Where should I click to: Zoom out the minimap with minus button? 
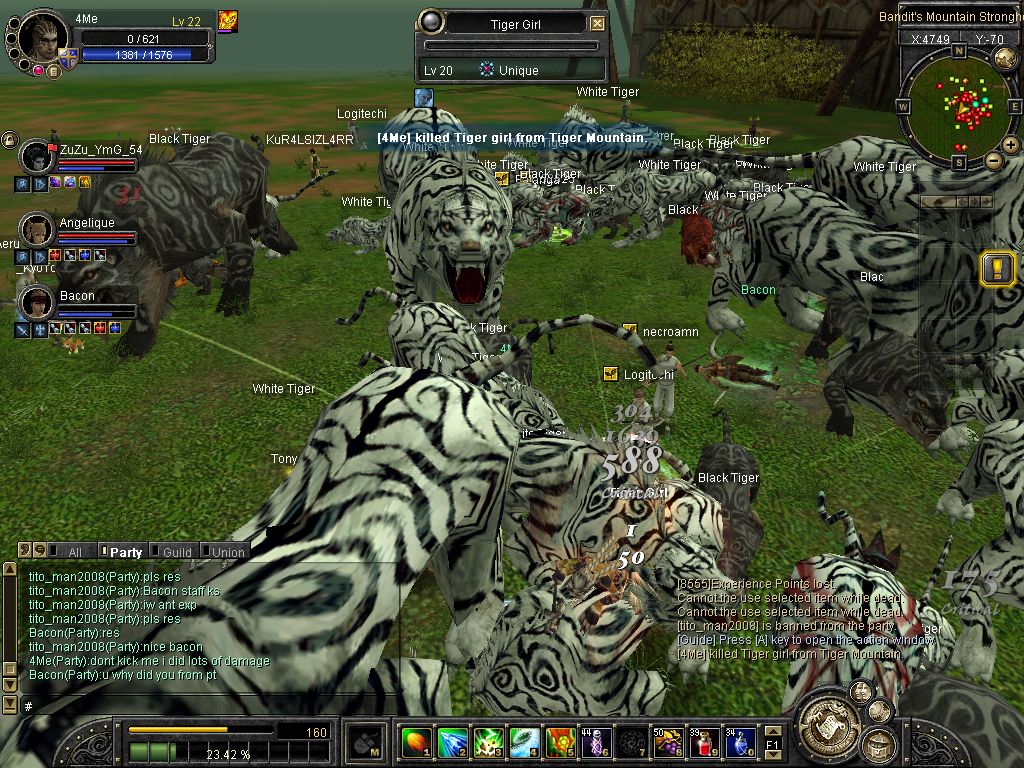(x=993, y=160)
